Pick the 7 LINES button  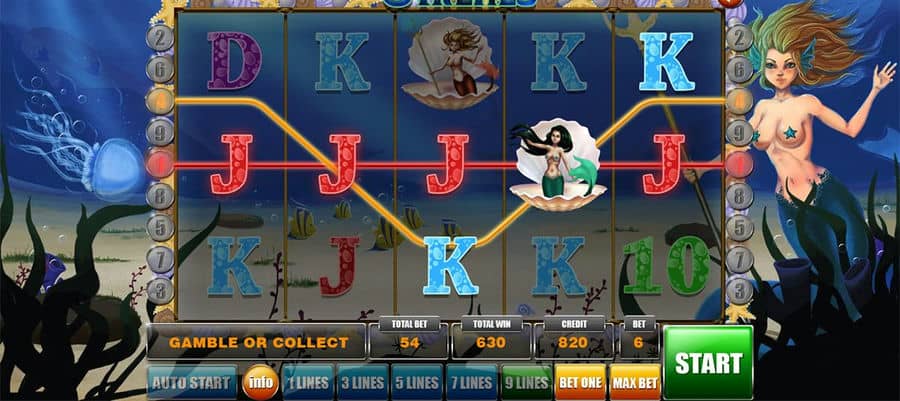point(468,382)
